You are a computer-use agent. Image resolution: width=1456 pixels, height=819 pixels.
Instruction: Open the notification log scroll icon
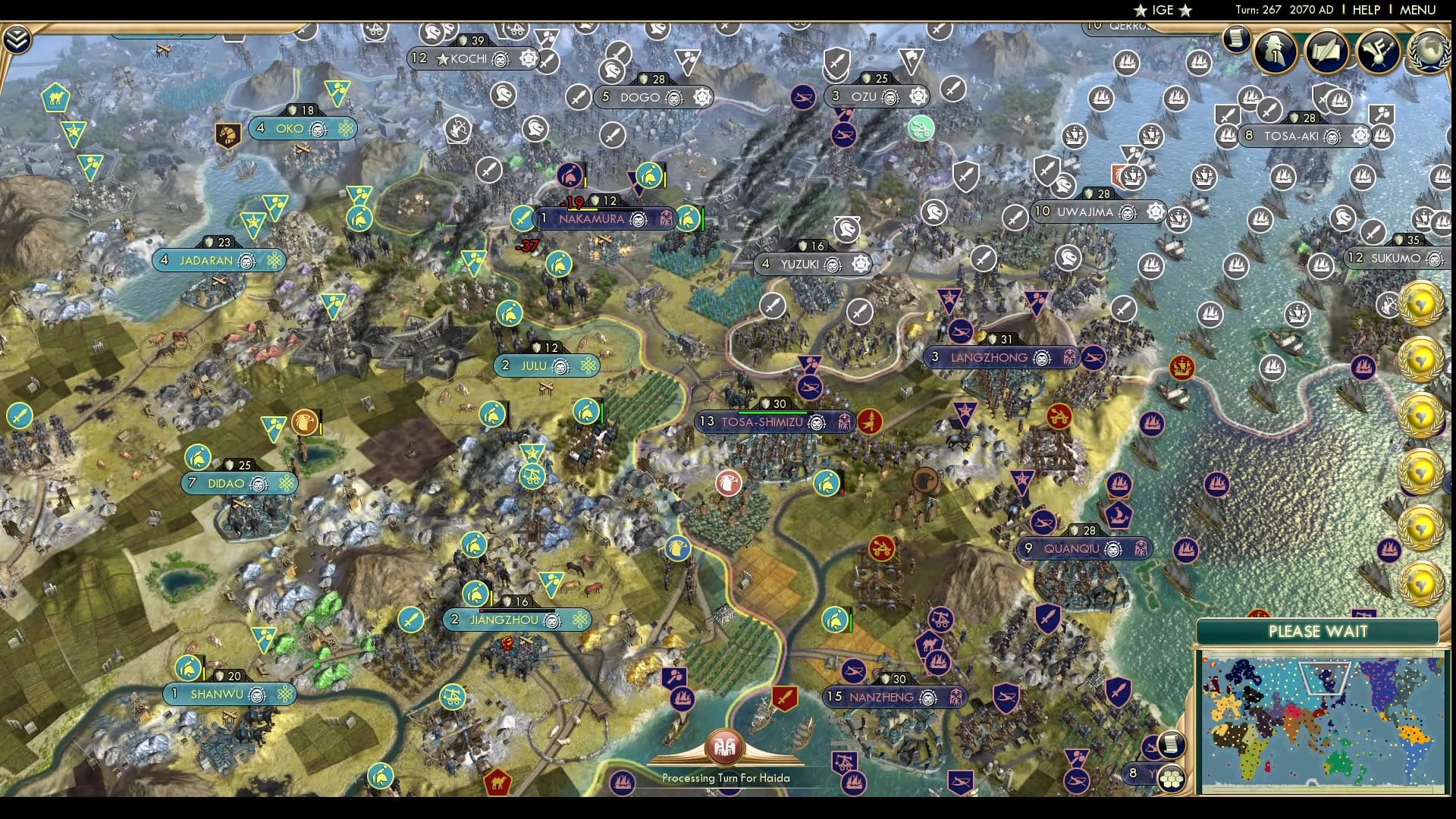[1238, 39]
